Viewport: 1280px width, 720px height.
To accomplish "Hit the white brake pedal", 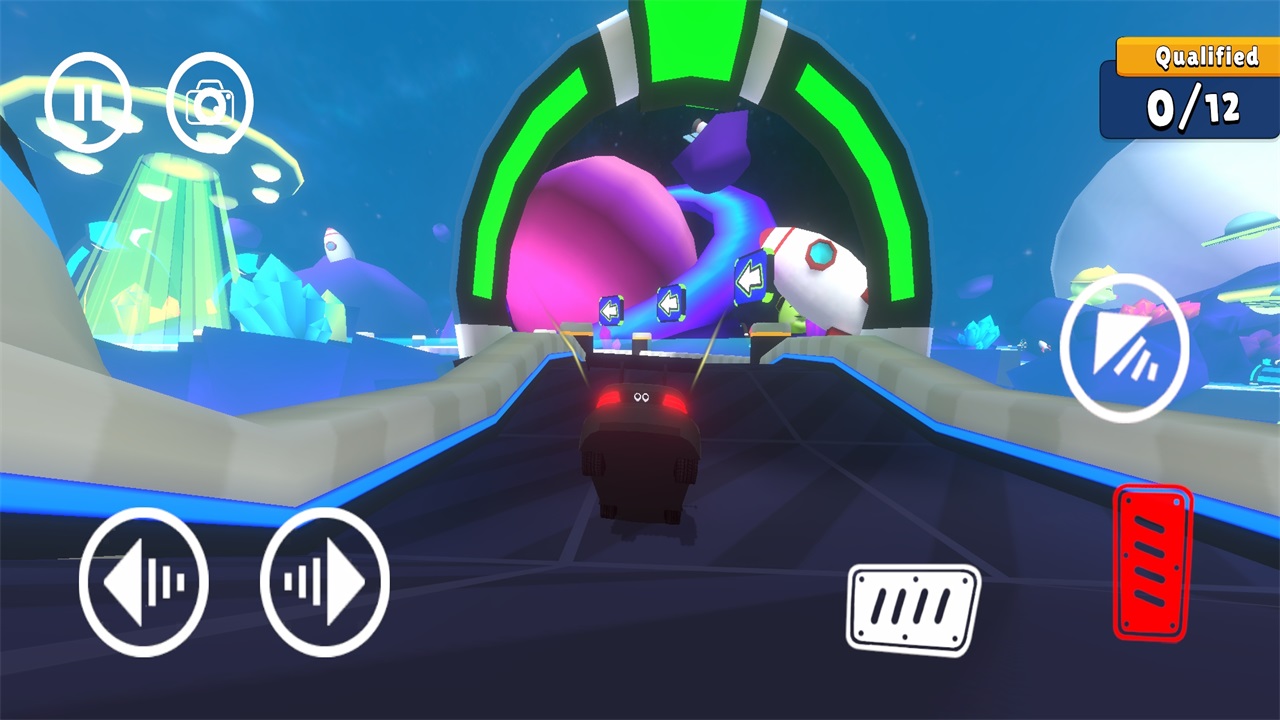I will point(914,608).
